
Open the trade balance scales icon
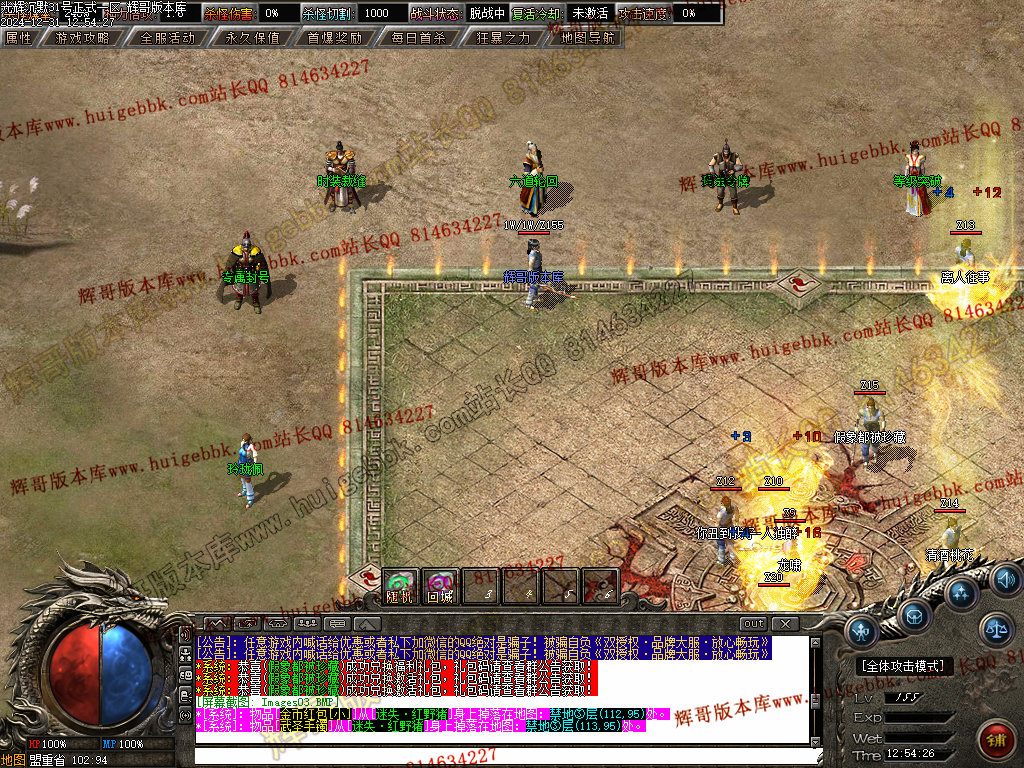pos(995,629)
